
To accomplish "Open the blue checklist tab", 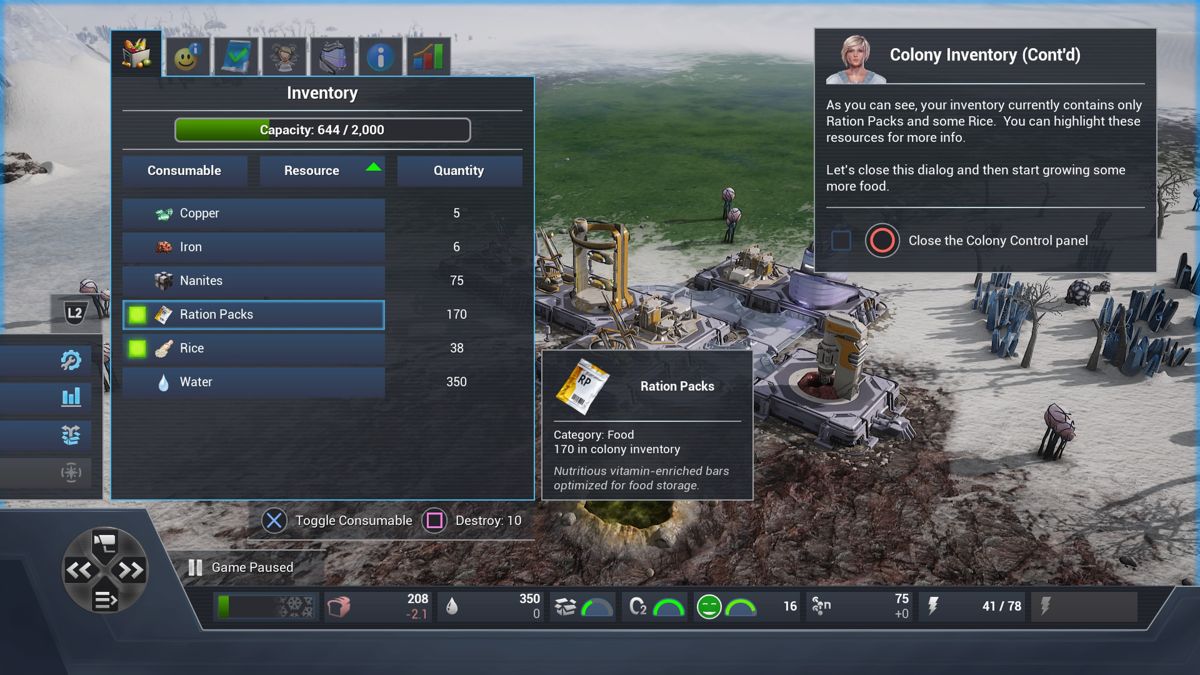I will (237, 57).
